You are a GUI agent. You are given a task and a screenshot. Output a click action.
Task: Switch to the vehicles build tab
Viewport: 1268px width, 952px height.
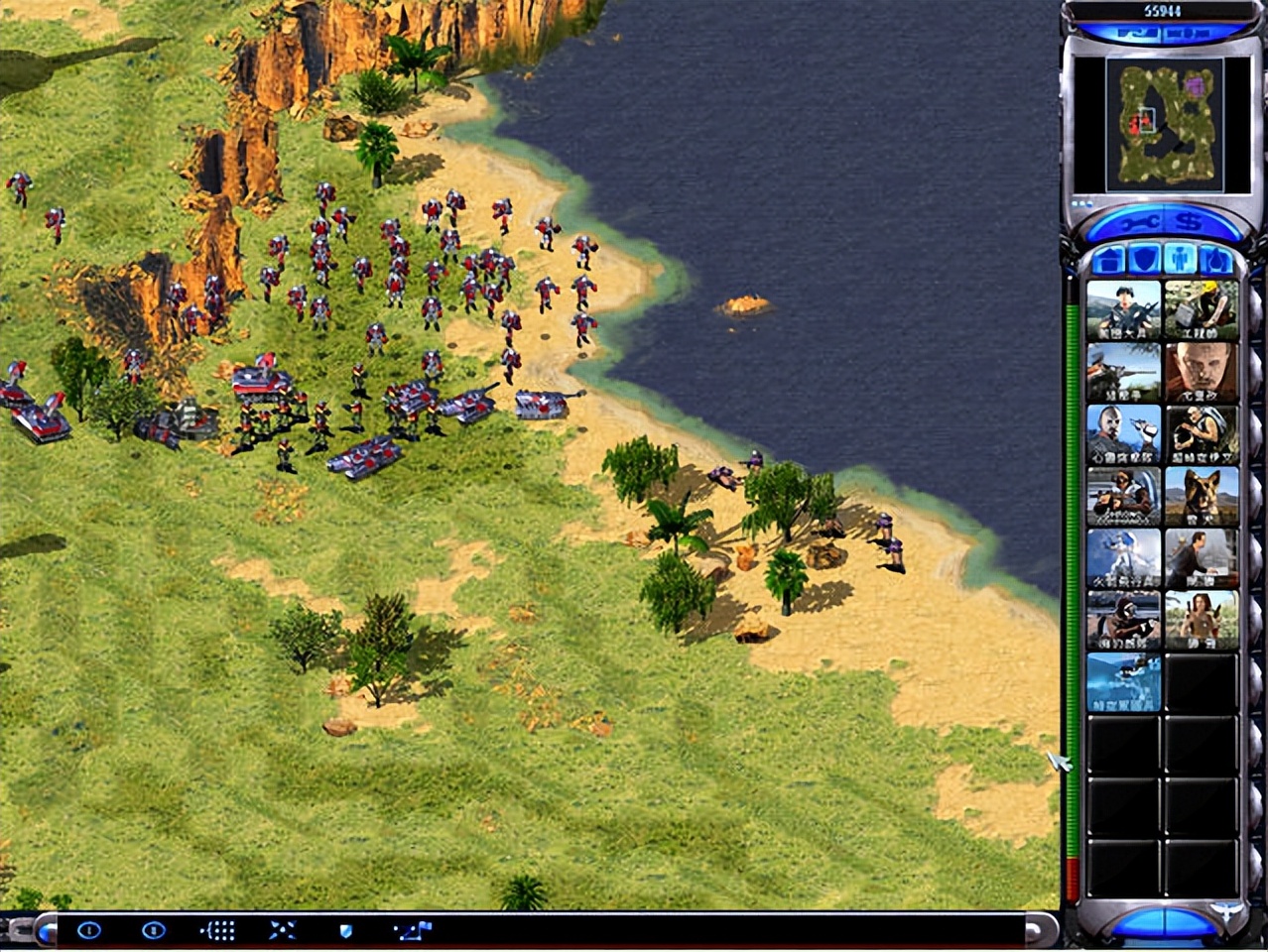point(1215,261)
